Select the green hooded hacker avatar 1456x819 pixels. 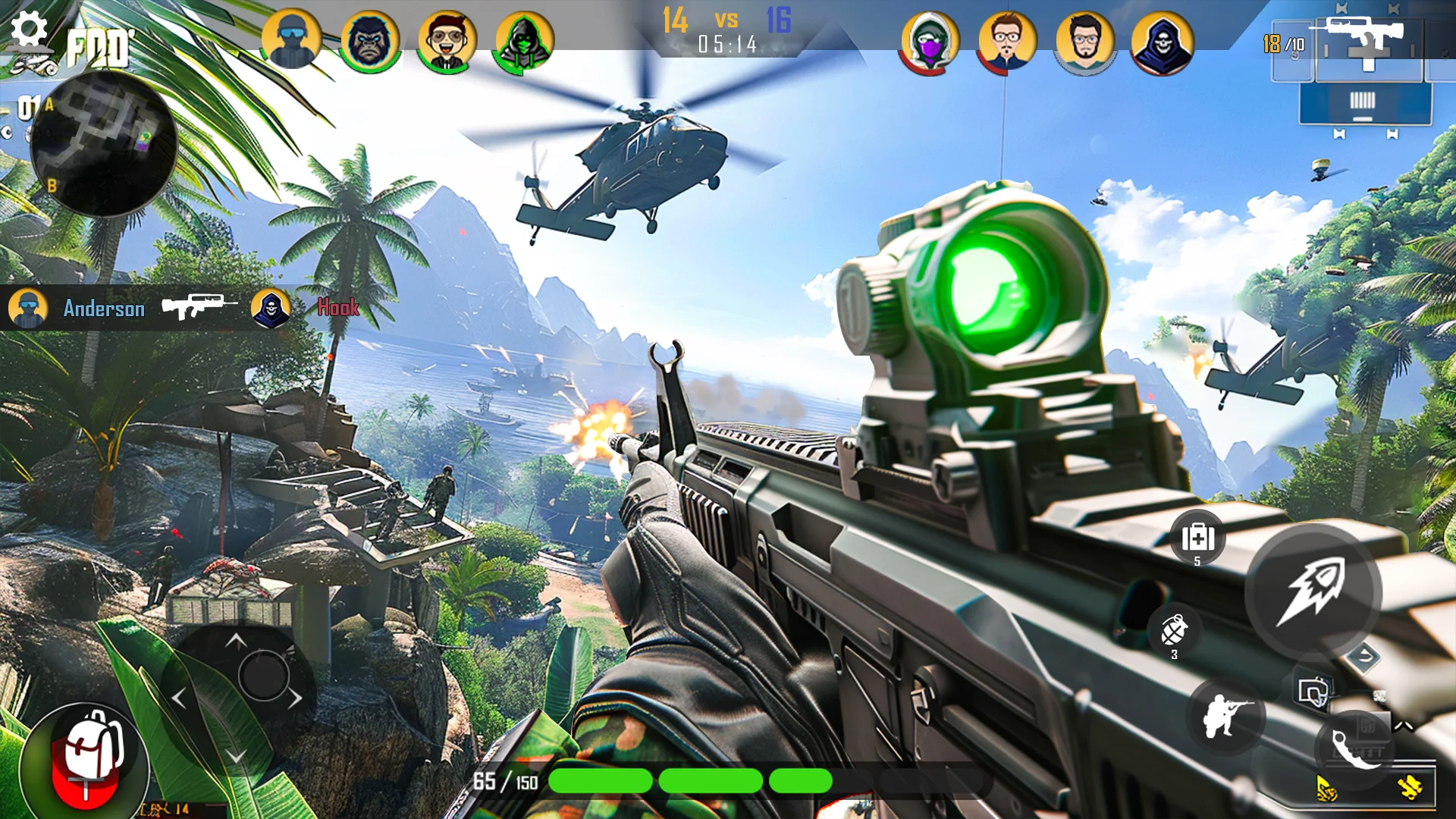click(524, 40)
